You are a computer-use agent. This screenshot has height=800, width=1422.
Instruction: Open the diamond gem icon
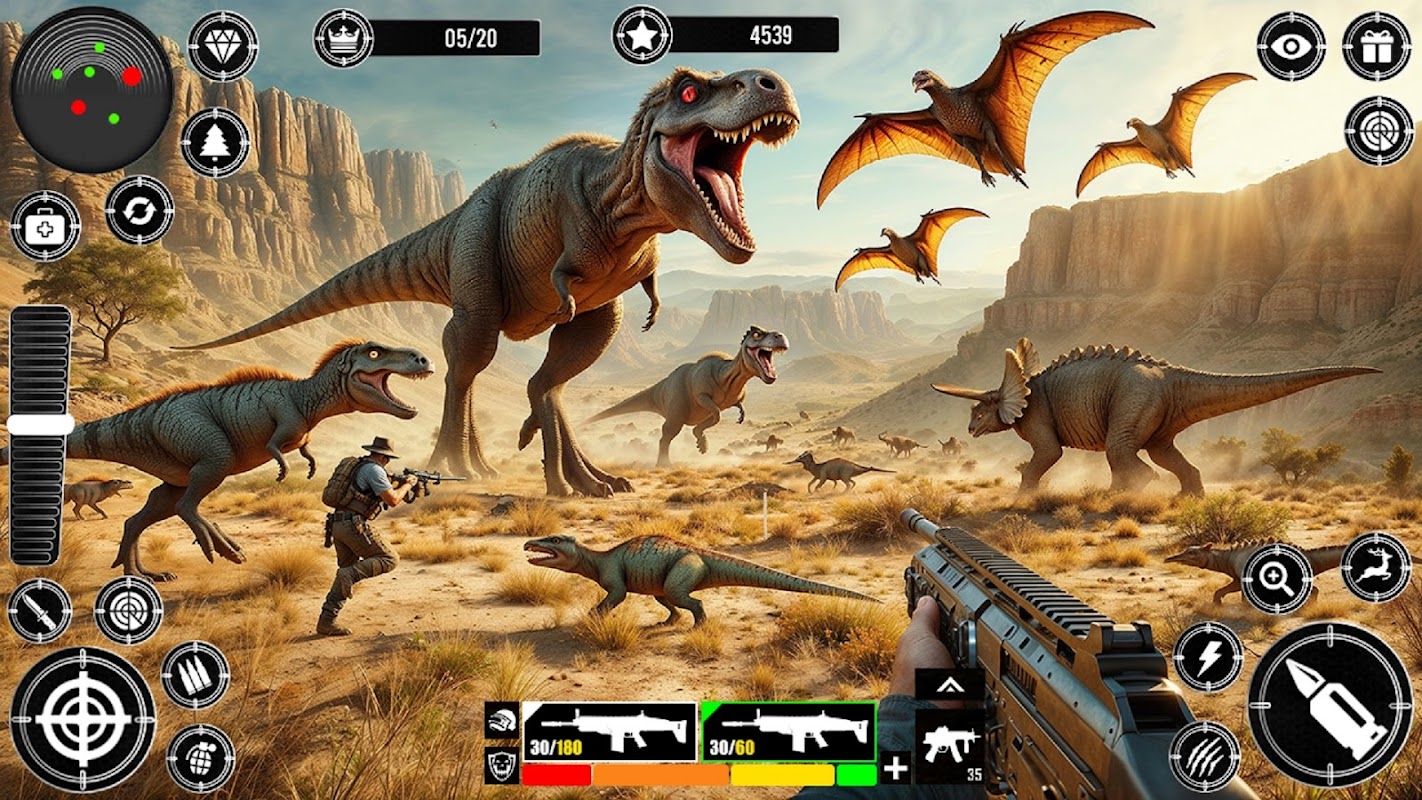click(222, 45)
